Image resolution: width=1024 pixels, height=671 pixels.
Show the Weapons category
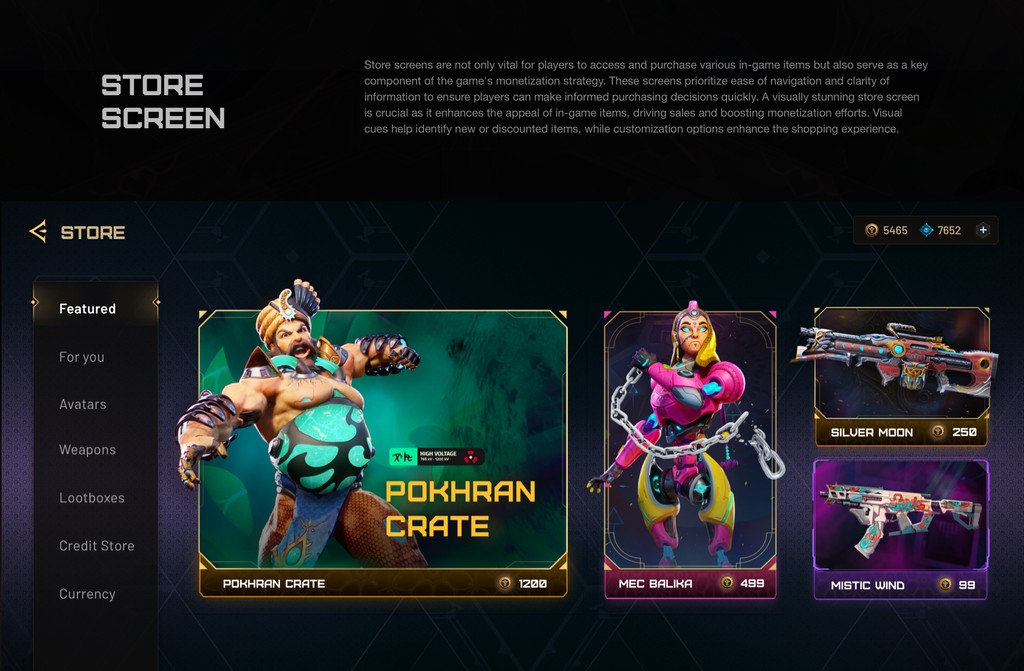coord(88,450)
